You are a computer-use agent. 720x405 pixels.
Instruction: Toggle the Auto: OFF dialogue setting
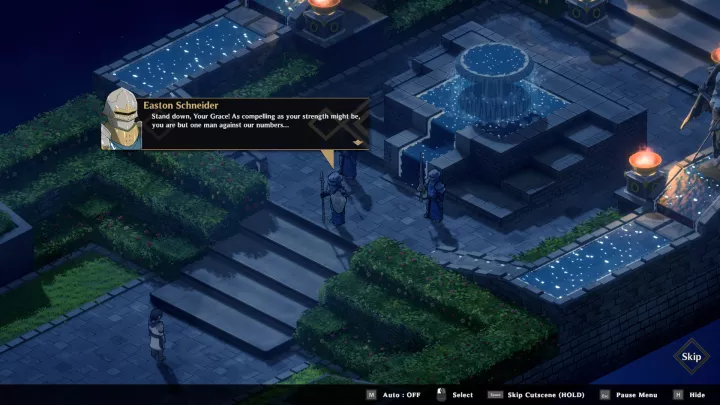[x=393, y=395]
